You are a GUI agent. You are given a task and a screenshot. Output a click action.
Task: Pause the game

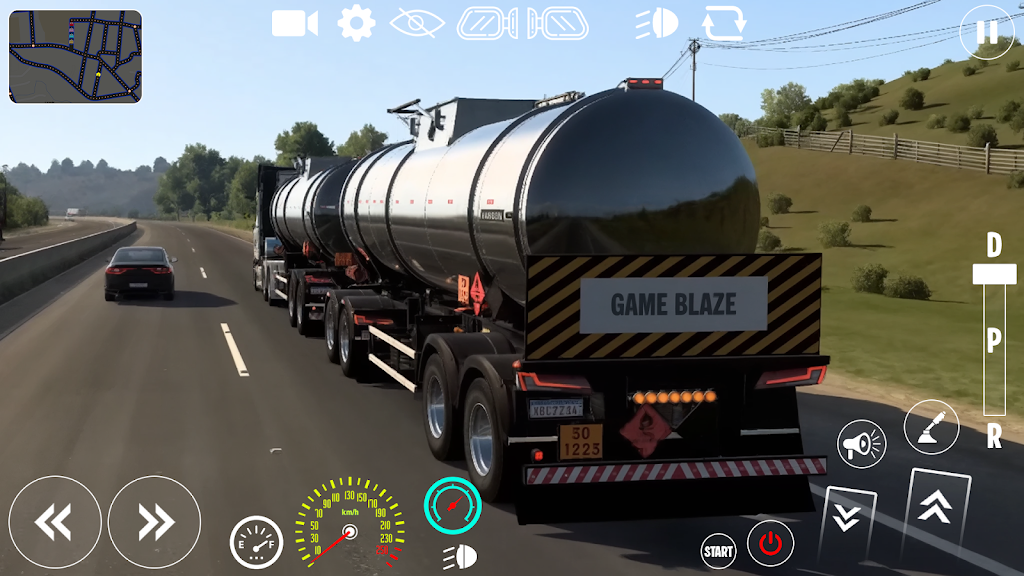[986, 32]
